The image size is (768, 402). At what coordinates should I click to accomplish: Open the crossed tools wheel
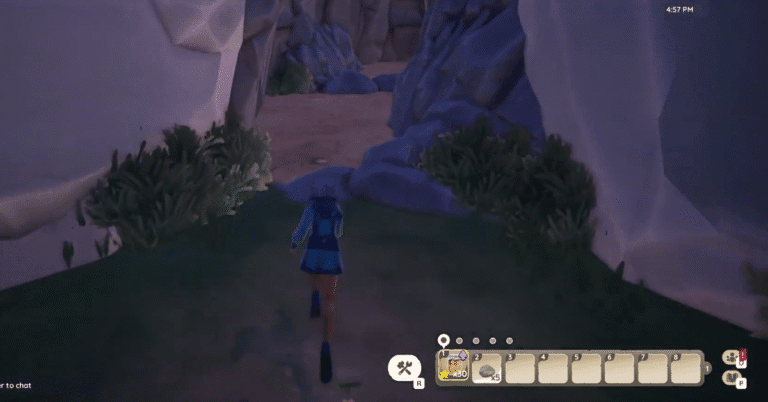(404, 368)
